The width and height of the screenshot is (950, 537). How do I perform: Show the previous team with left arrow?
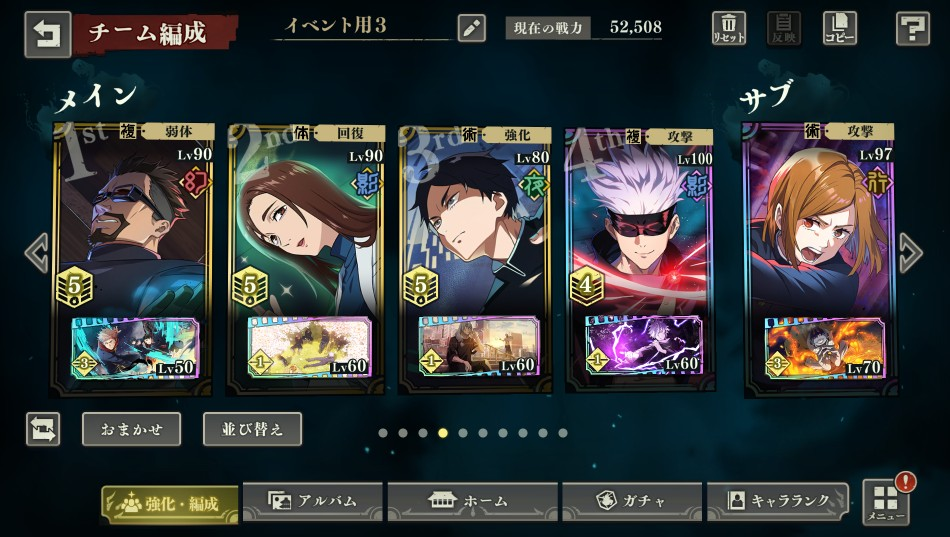tap(37, 253)
